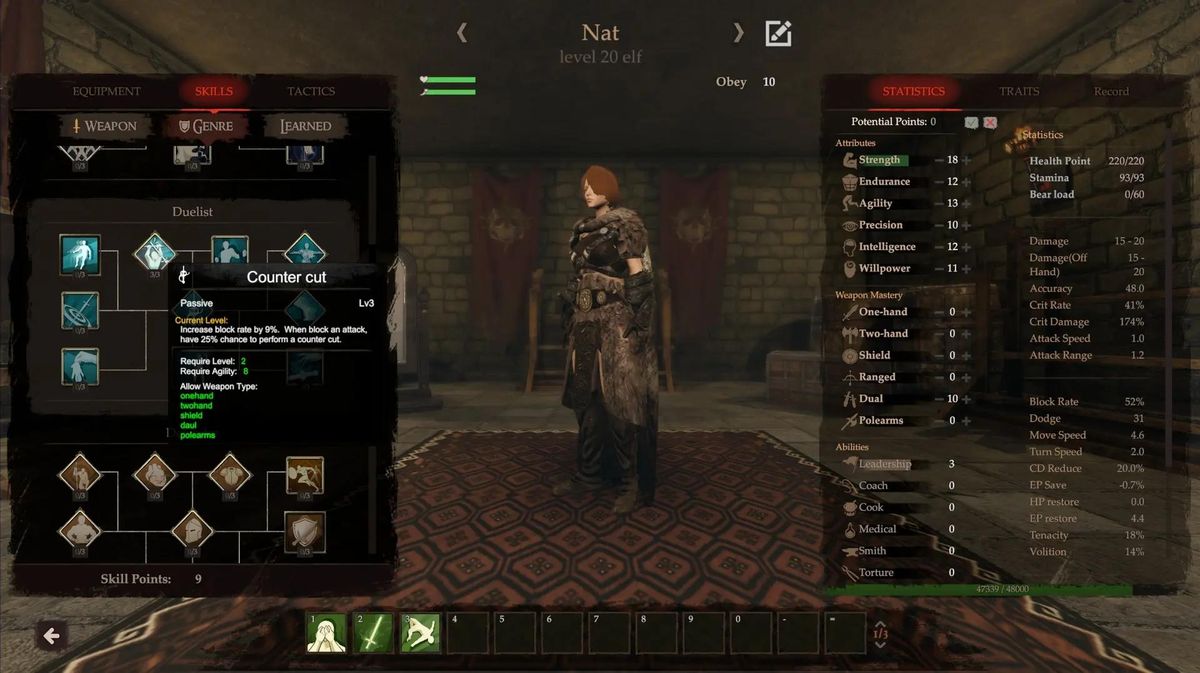The width and height of the screenshot is (1200, 673).
Task: Decrease the Dual weapon mastery
Action: [x=939, y=399]
